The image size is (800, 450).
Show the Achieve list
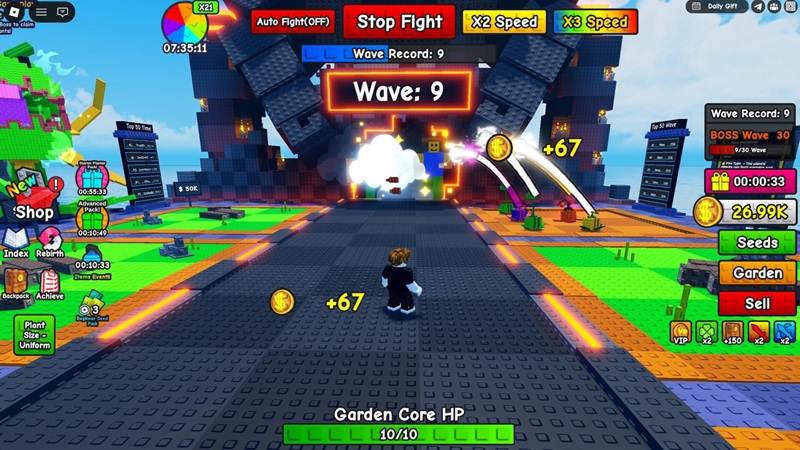50,283
